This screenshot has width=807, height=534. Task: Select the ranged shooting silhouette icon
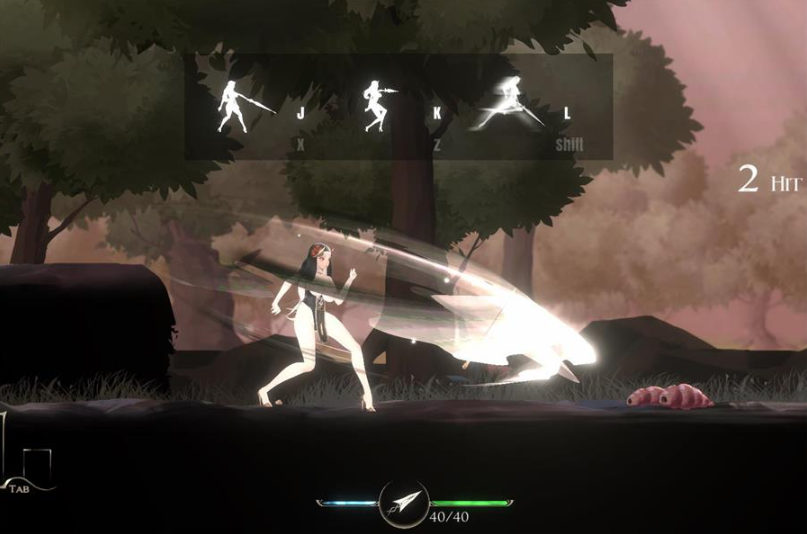(378, 106)
